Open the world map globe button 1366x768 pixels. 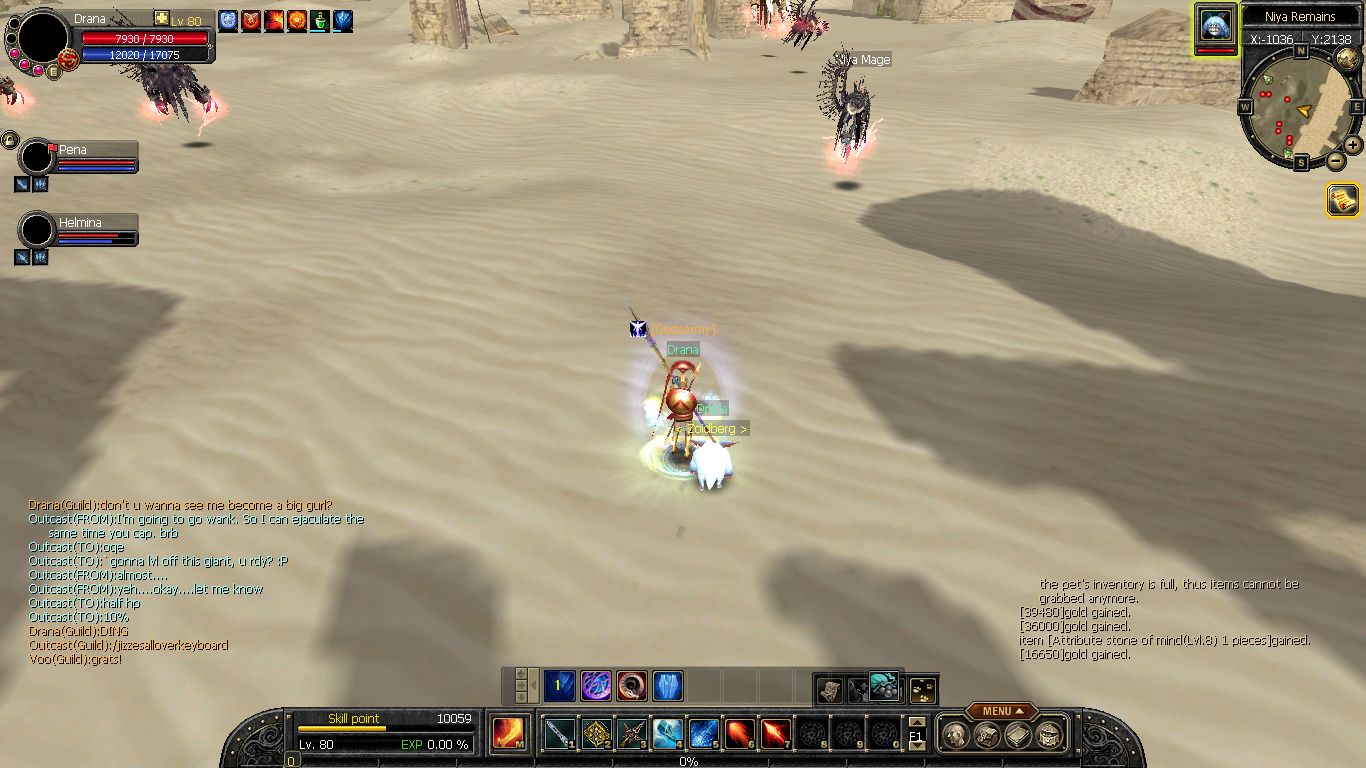click(1346, 58)
